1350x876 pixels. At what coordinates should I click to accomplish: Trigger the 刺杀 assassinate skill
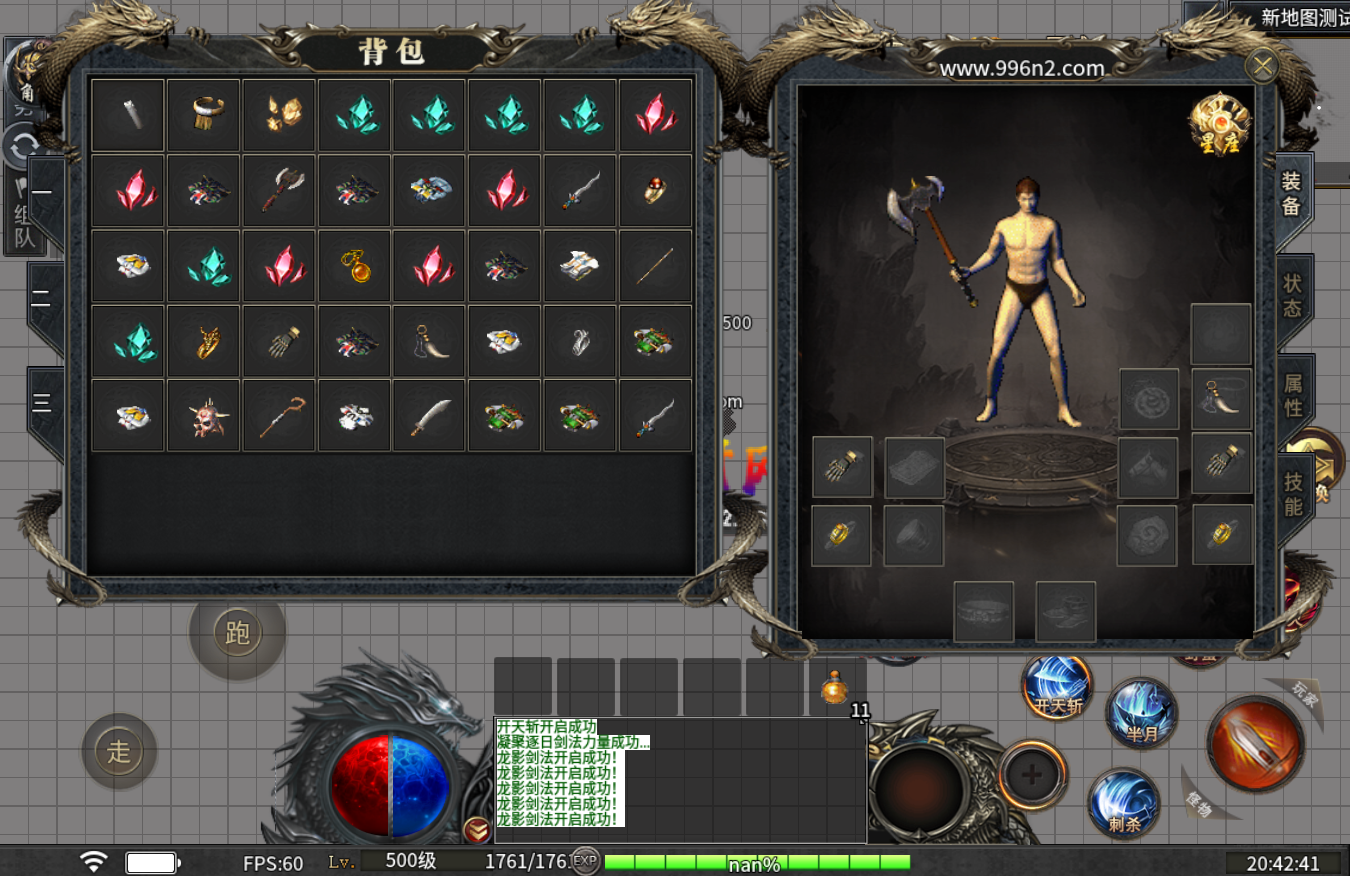point(1124,803)
